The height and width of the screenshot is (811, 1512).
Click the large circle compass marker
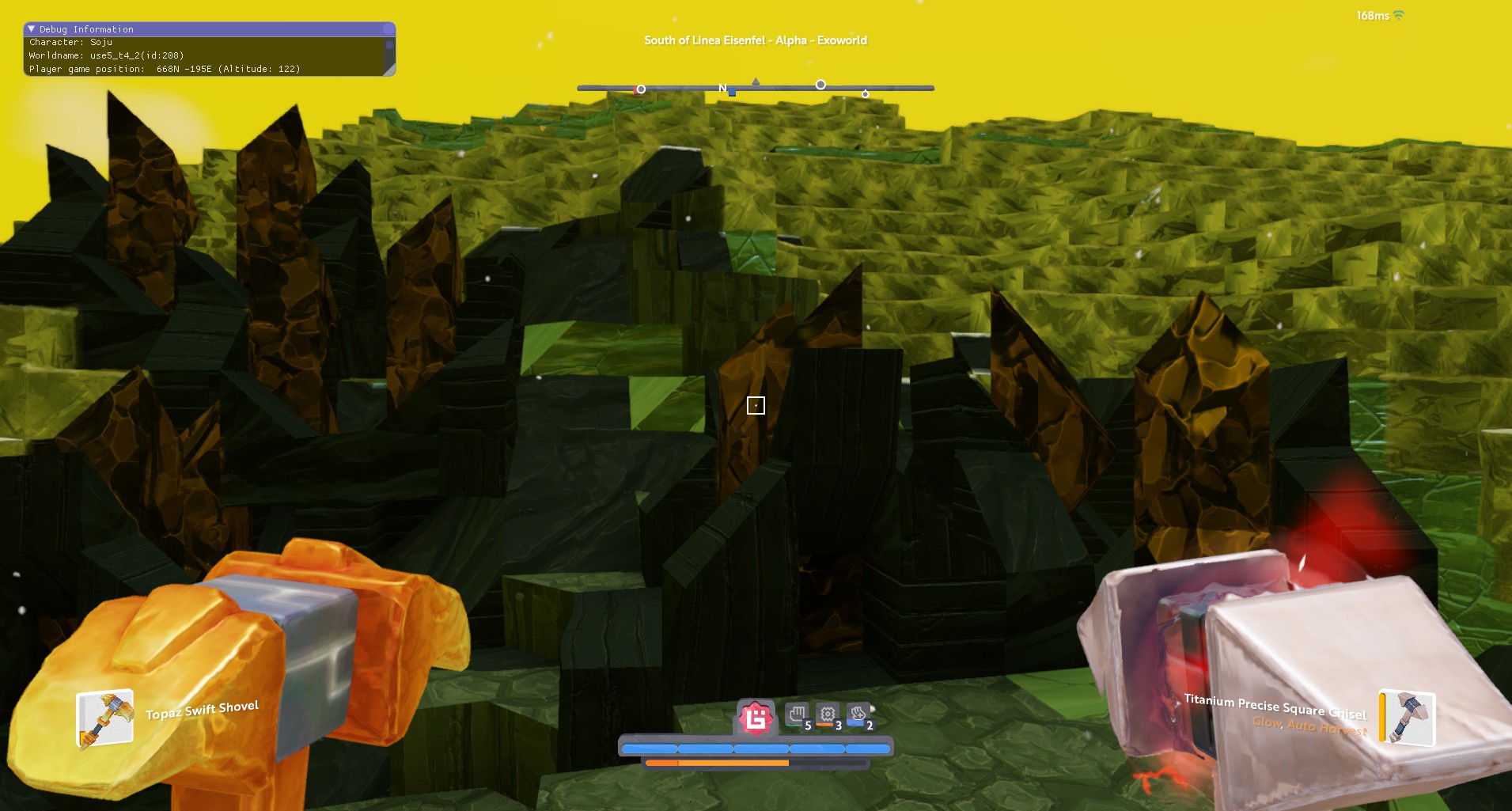click(820, 85)
